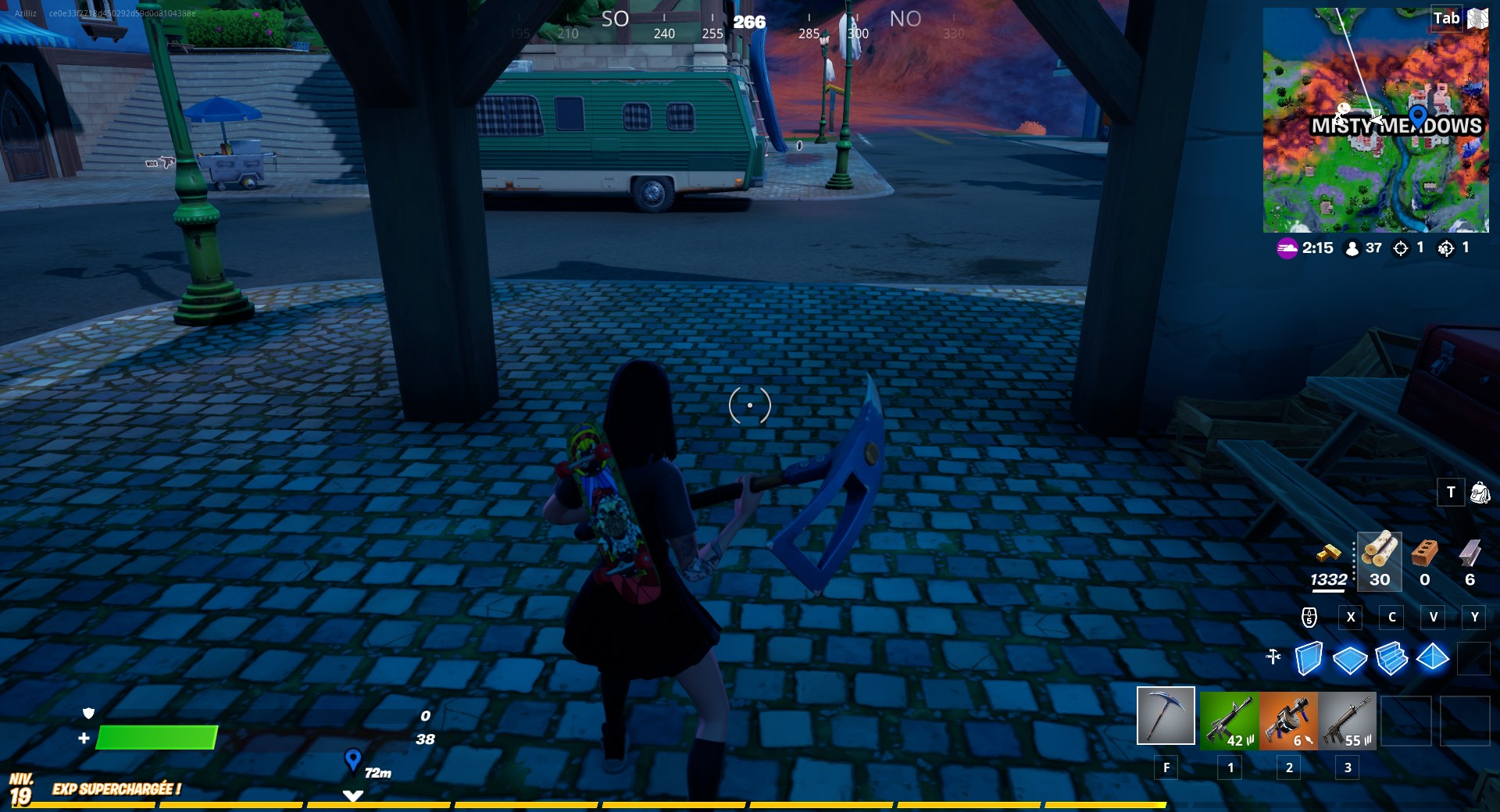
Task: Click the green health bar
Action: coord(156,739)
